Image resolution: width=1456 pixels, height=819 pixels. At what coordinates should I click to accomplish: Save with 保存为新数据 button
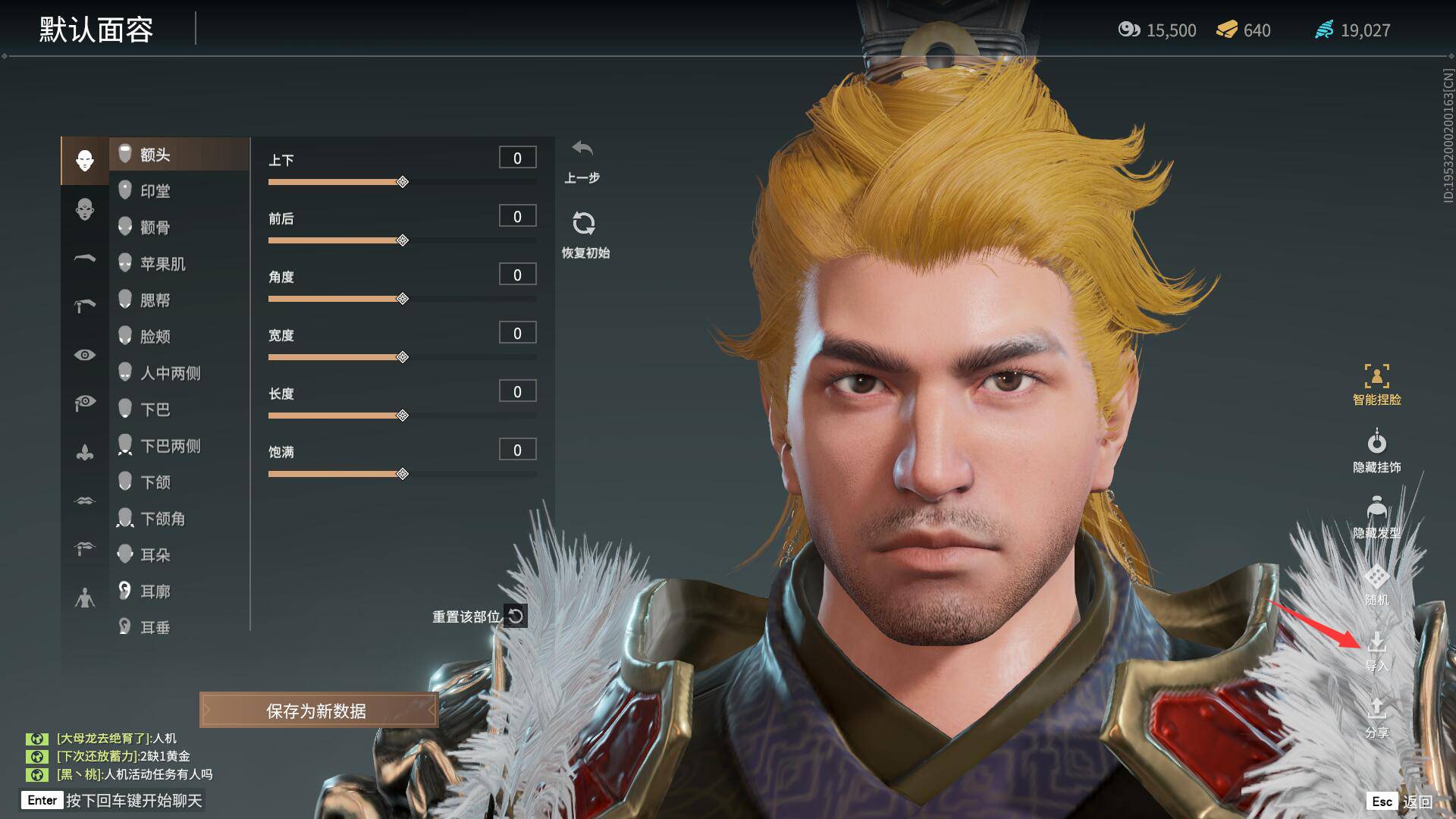coord(318,711)
